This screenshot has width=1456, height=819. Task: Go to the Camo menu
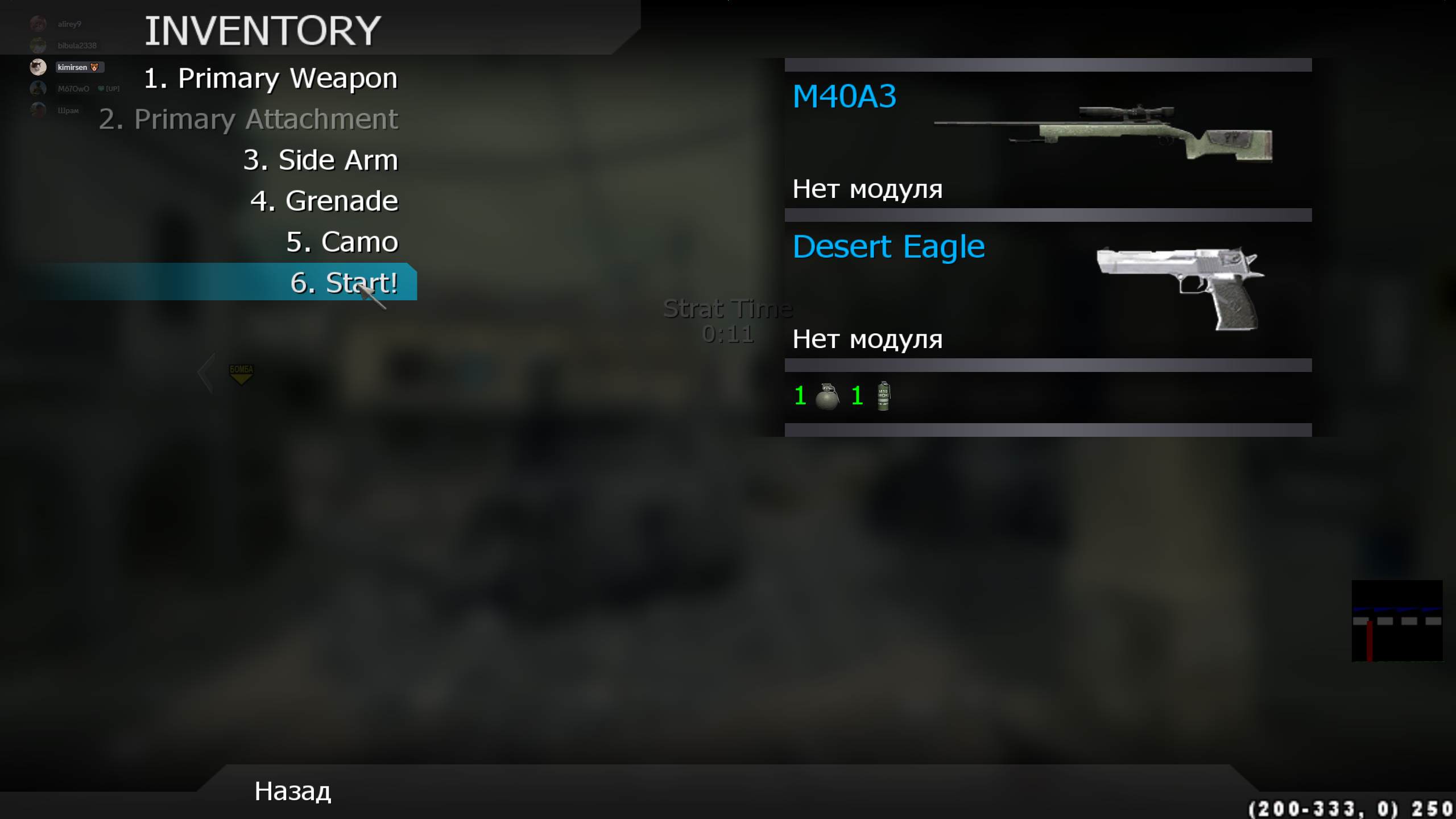click(x=342, y=242)
